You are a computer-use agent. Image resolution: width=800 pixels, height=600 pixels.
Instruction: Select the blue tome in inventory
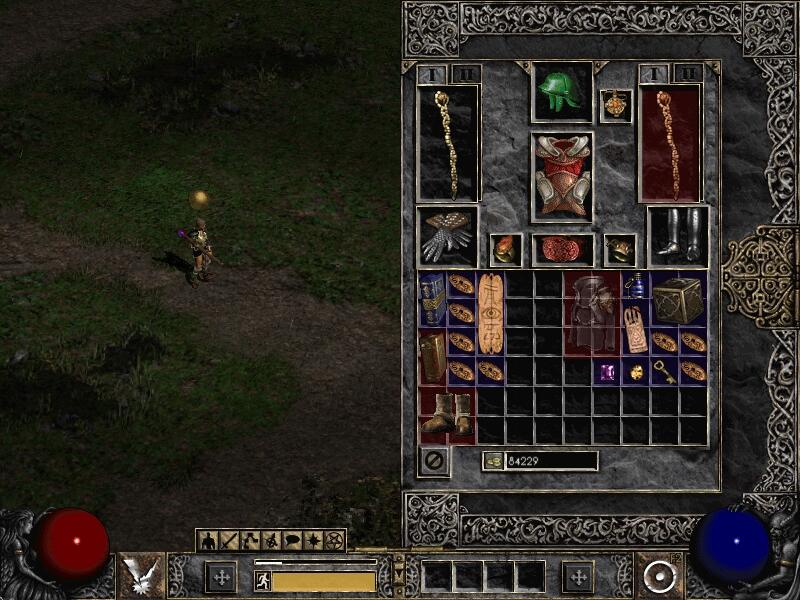pos(432,298)
